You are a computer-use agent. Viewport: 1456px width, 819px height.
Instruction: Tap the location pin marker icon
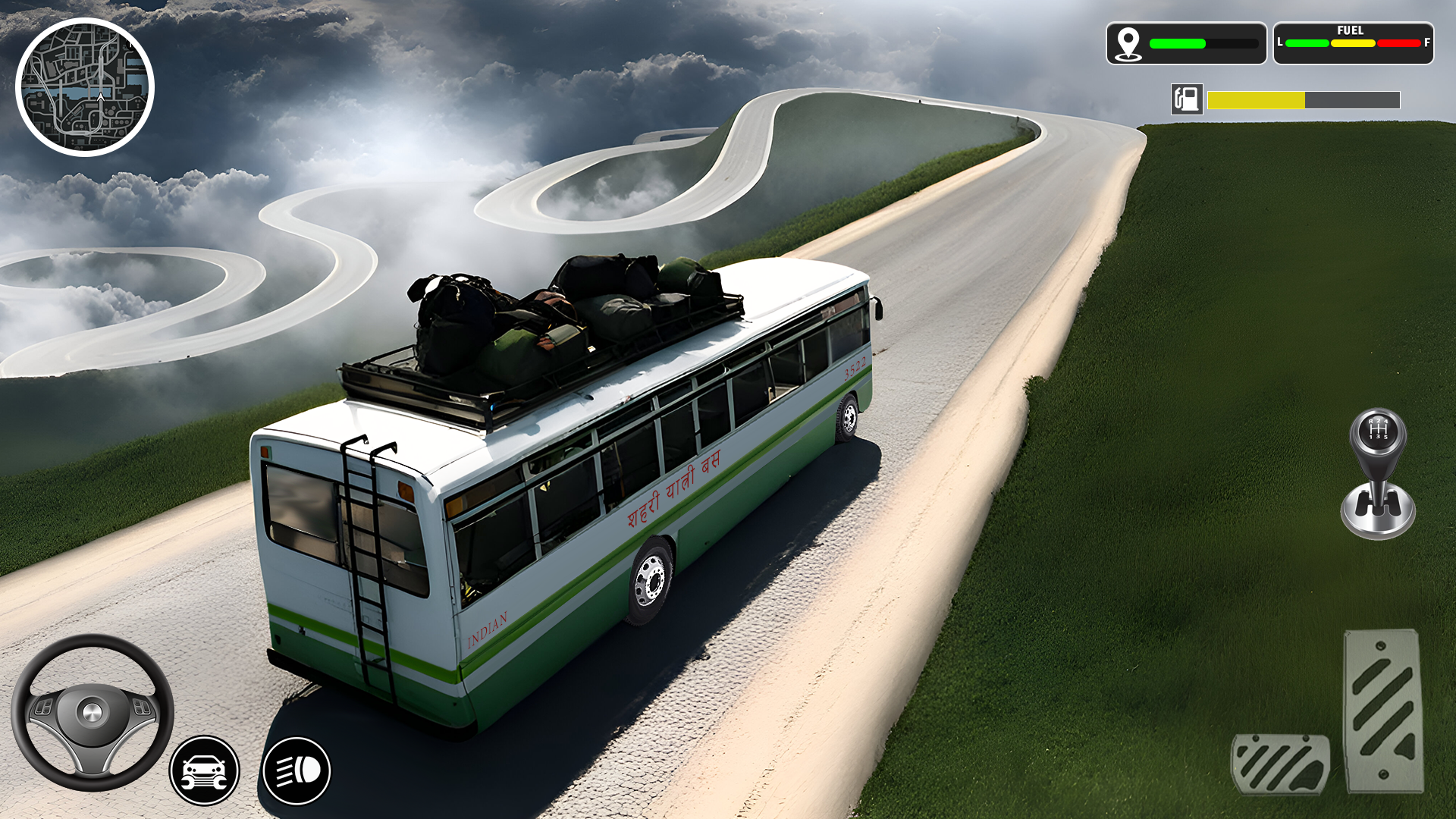coord(1130,44)
